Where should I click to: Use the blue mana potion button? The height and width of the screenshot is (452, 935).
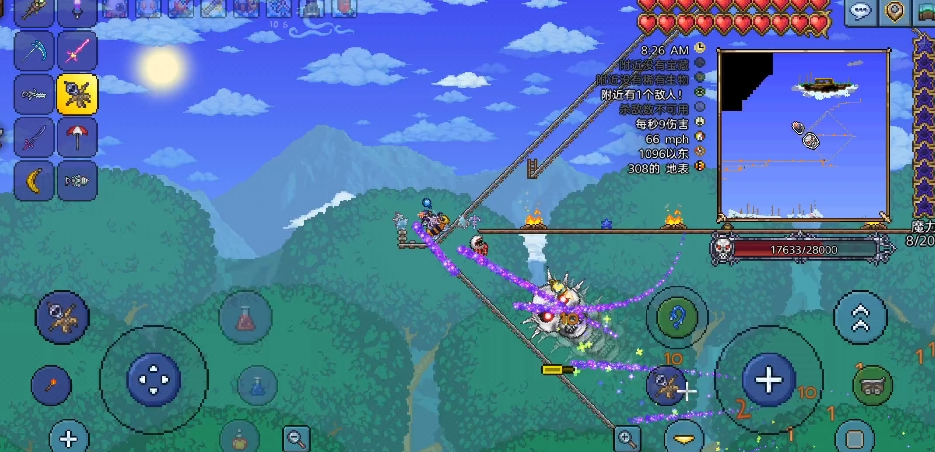257,383
